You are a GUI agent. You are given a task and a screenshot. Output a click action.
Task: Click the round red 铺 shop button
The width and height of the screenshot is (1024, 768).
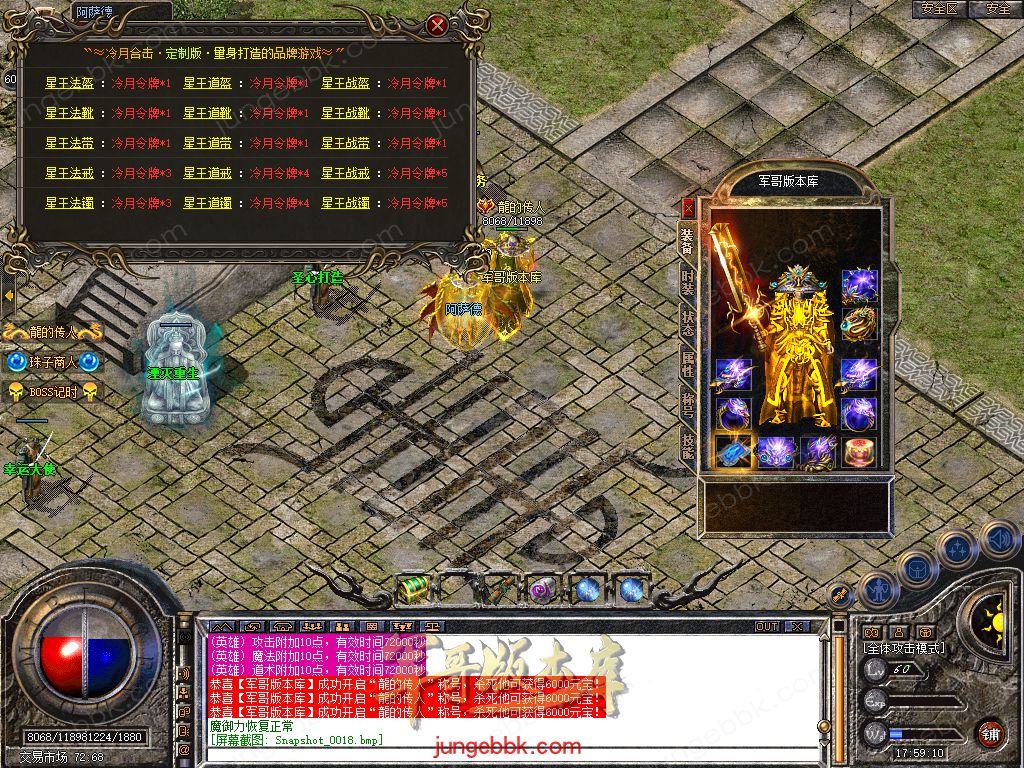tap(991, 733)
